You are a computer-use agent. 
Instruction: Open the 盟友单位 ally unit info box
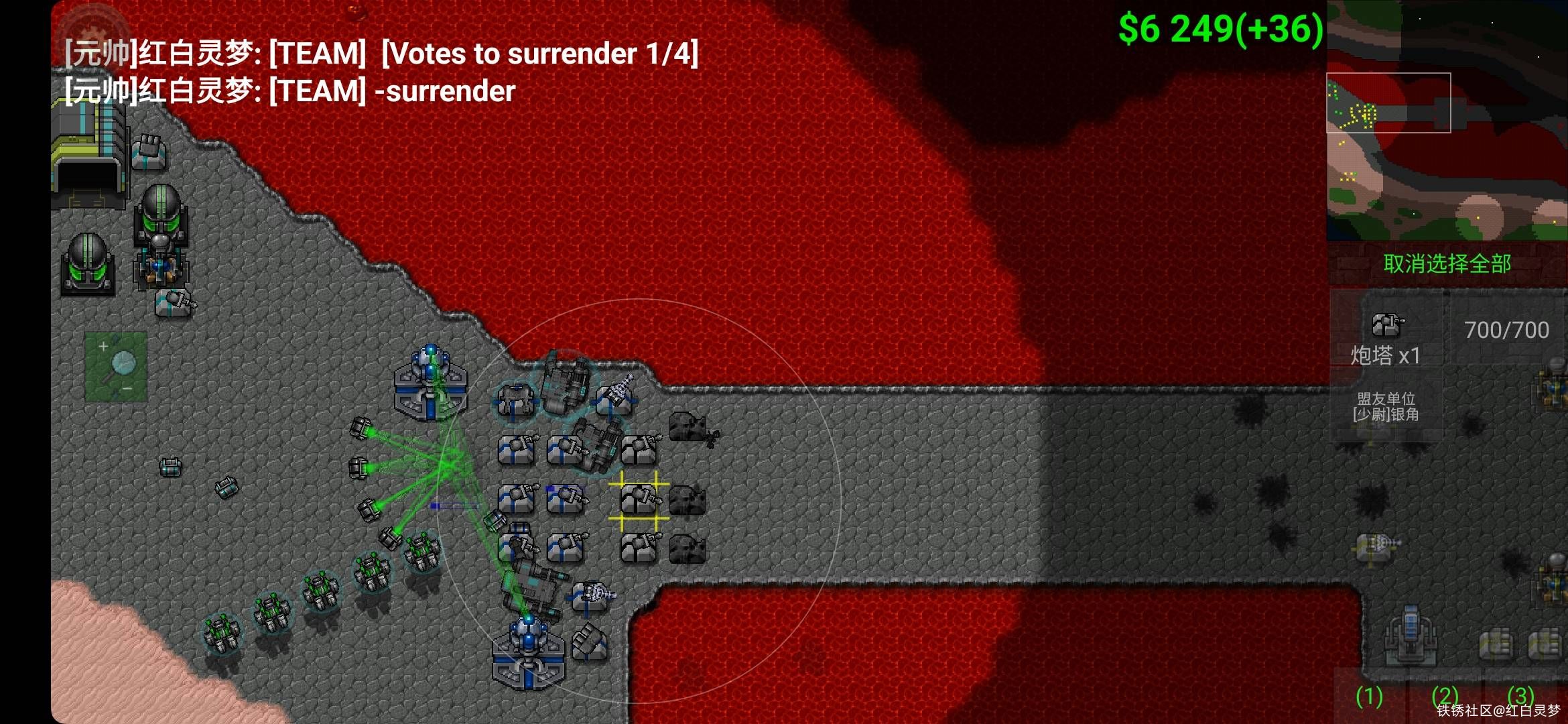[1386, 406]
